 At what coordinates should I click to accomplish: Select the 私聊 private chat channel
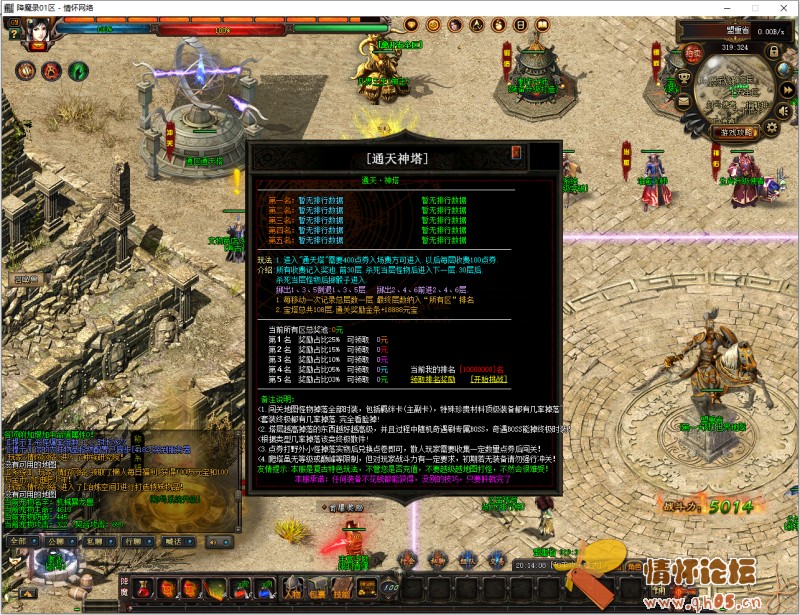point(93,540)
